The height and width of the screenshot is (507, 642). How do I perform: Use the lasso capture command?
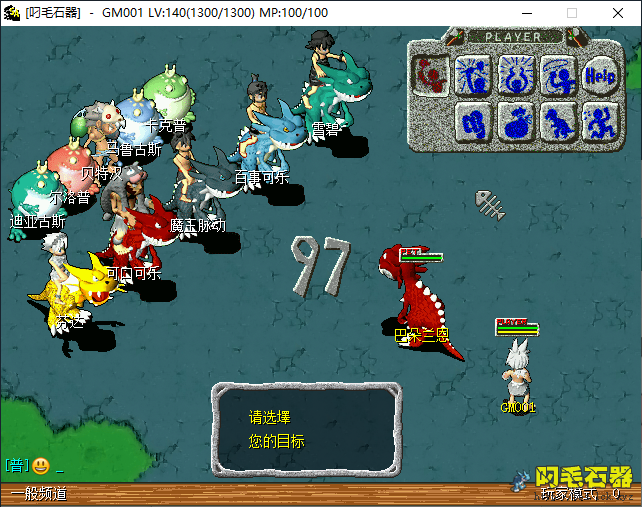coord(557,74)
